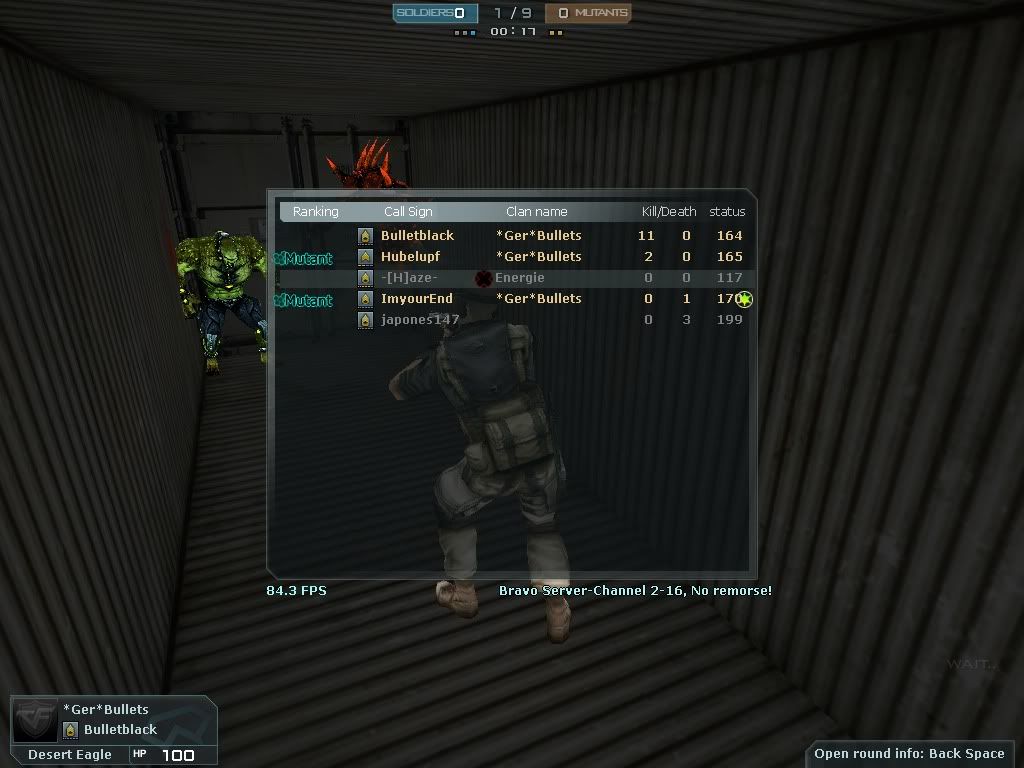Click the Kill/Death column header
This screenshot has width=1024, height=768.
tap(668, 212)
